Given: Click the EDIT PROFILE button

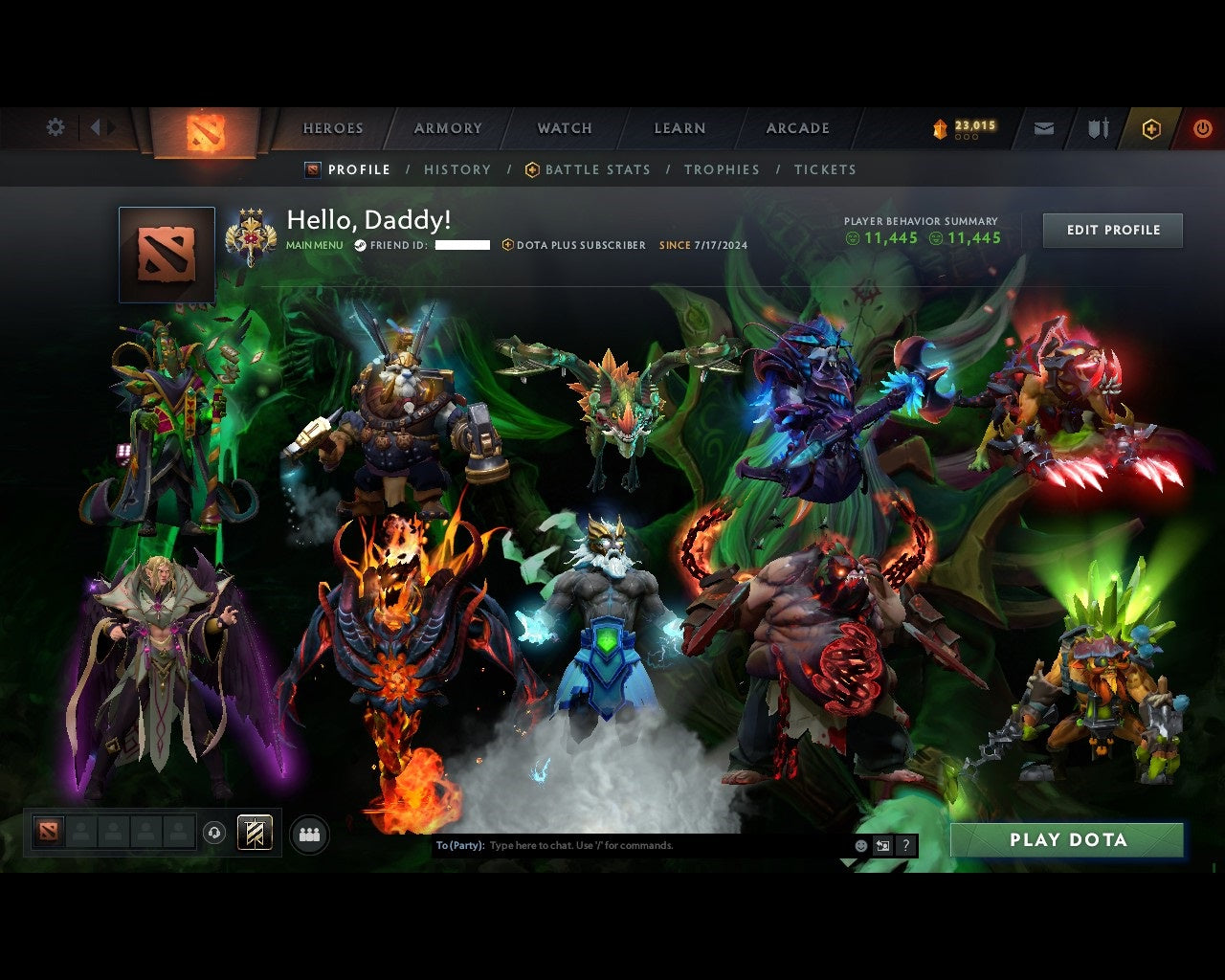Looking at the screenshot, I should (1112, 230).
